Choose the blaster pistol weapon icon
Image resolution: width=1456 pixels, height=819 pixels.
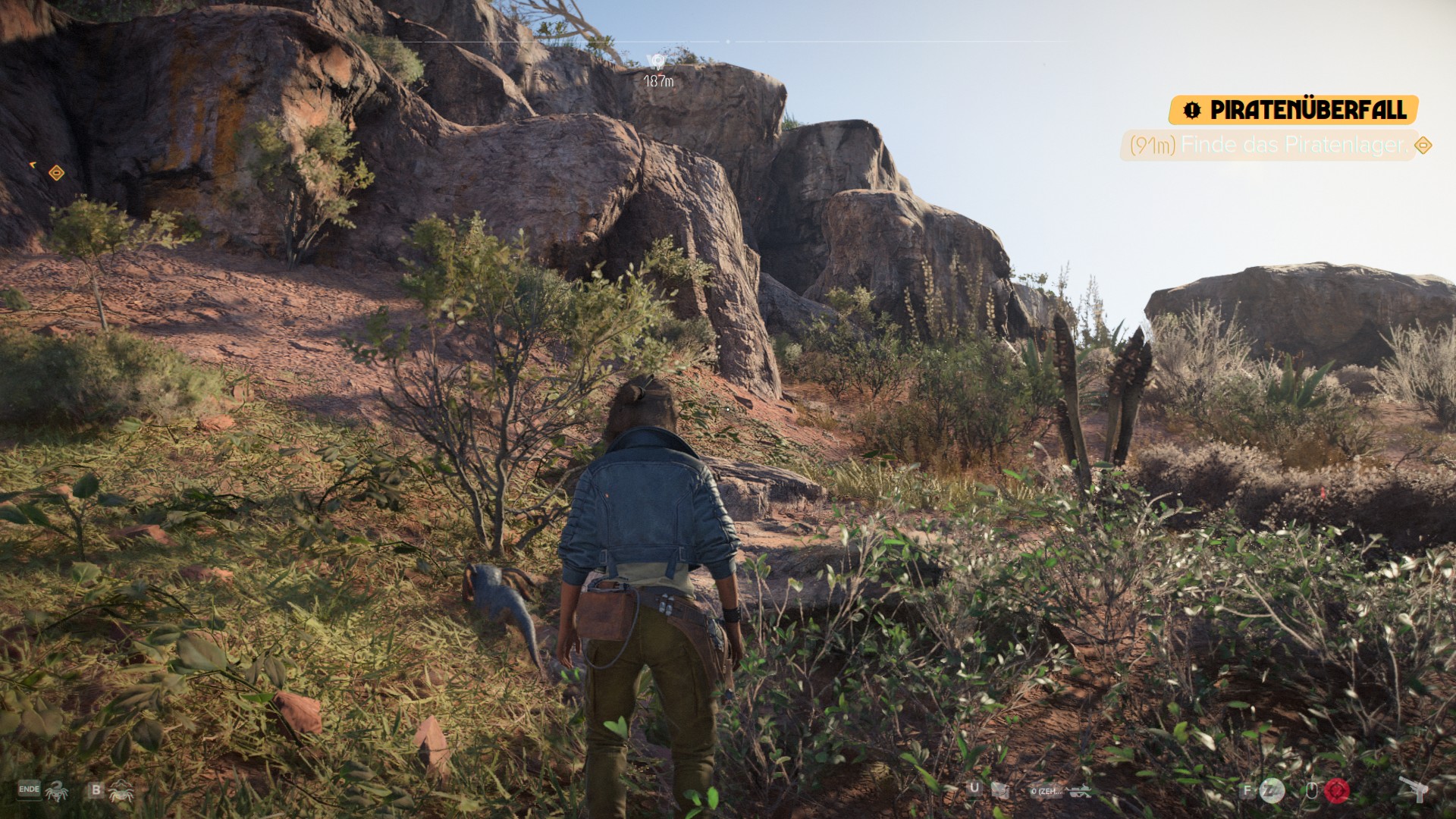click(x=1414, y=789)
